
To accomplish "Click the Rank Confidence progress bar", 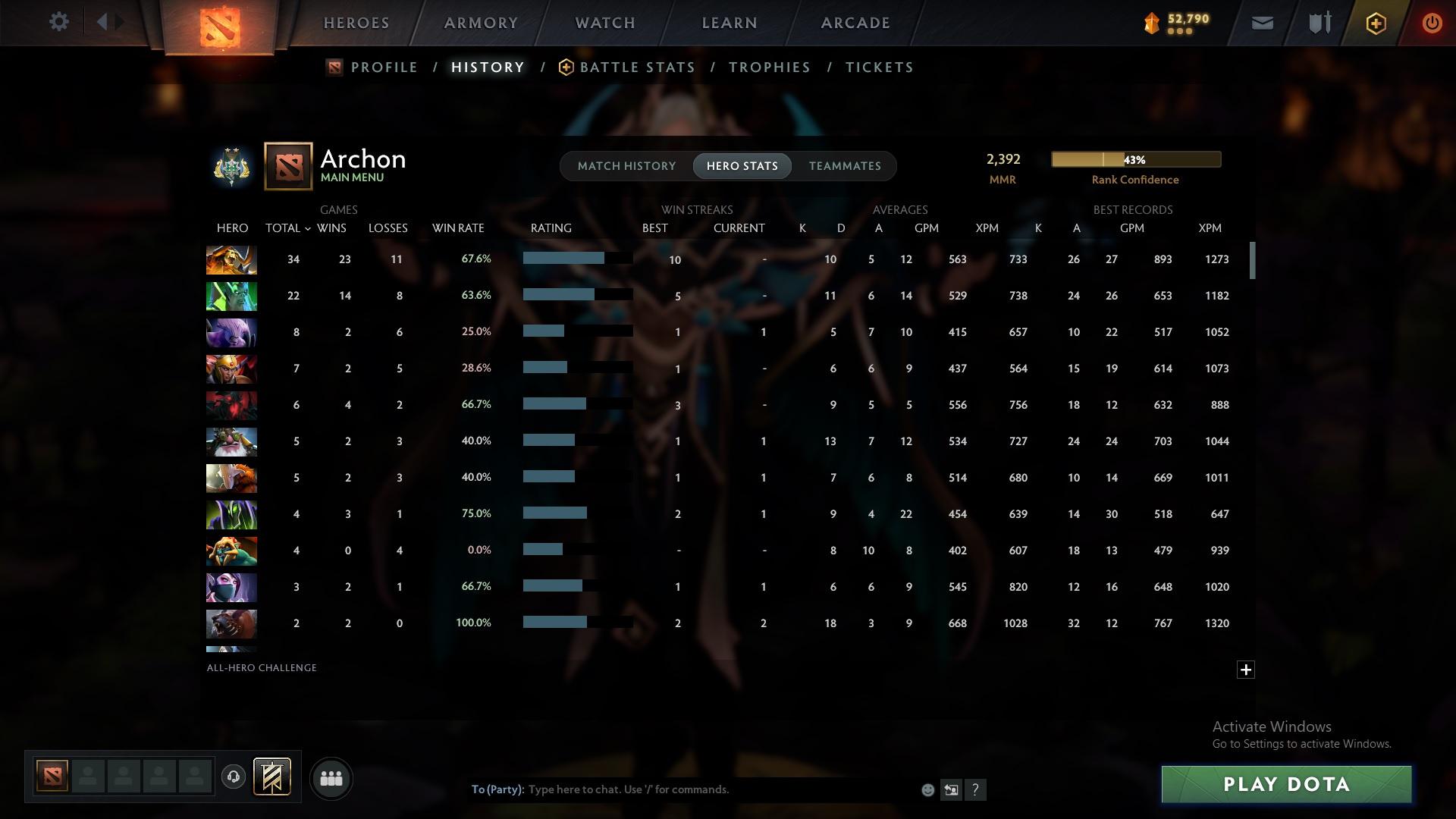I will (x=1135, y=159).
